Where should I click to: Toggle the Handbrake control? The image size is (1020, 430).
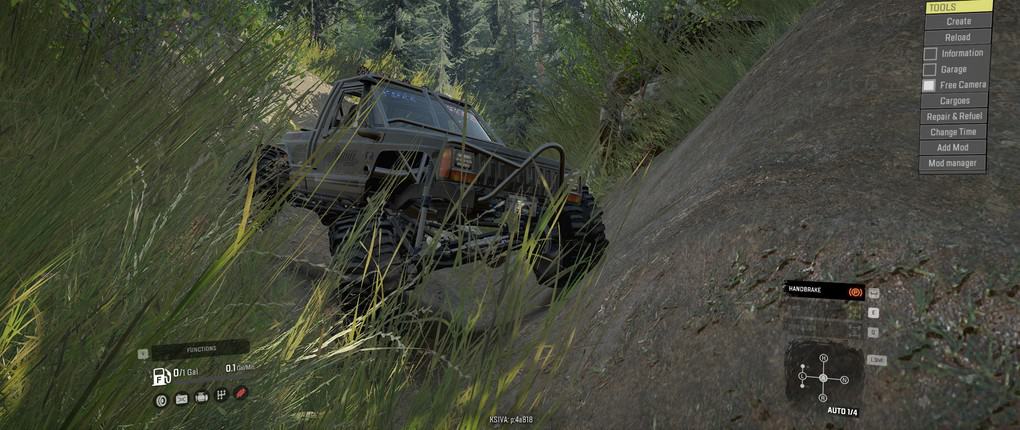coord(825,290)
